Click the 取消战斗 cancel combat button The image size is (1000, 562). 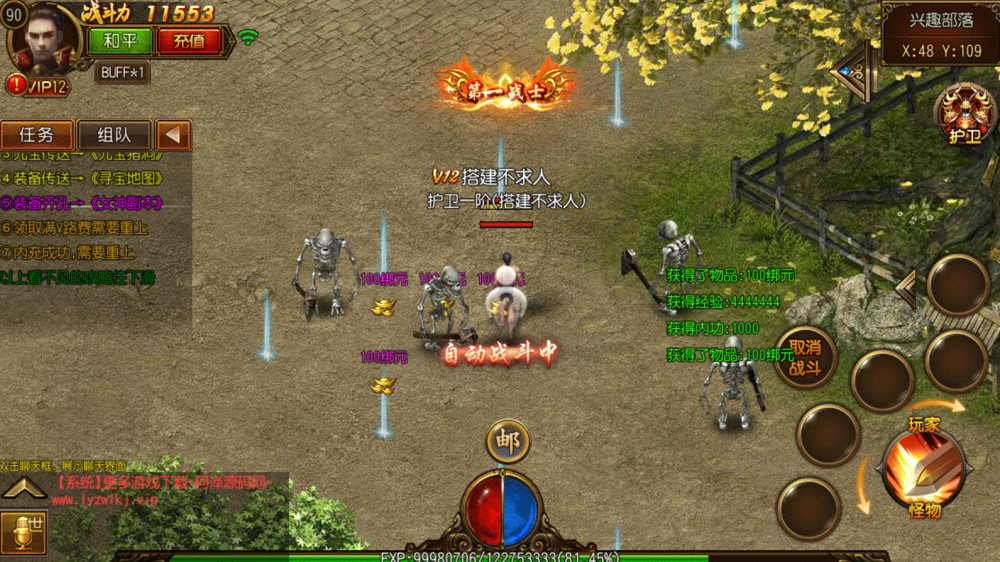click(805, 357)
